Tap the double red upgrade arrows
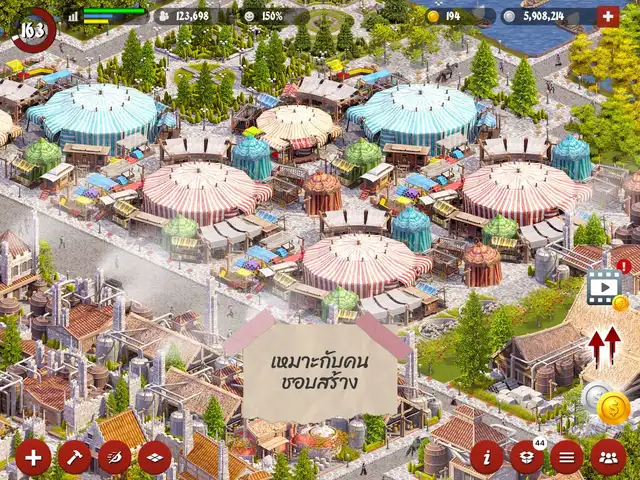 click(604, 346)
